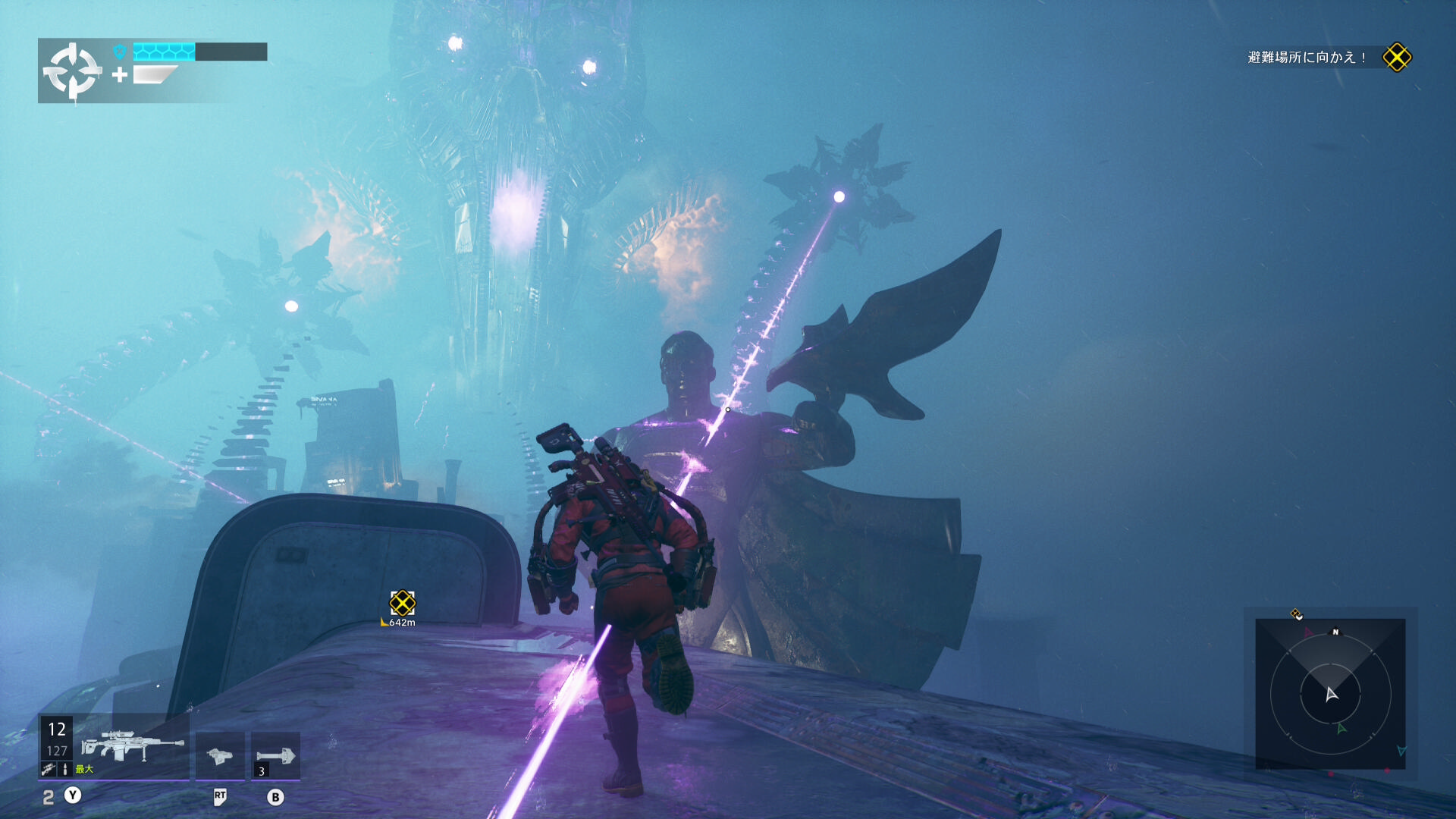Open the circular radar minimap
This screenshot has width=1456, height=819.
1330,693
